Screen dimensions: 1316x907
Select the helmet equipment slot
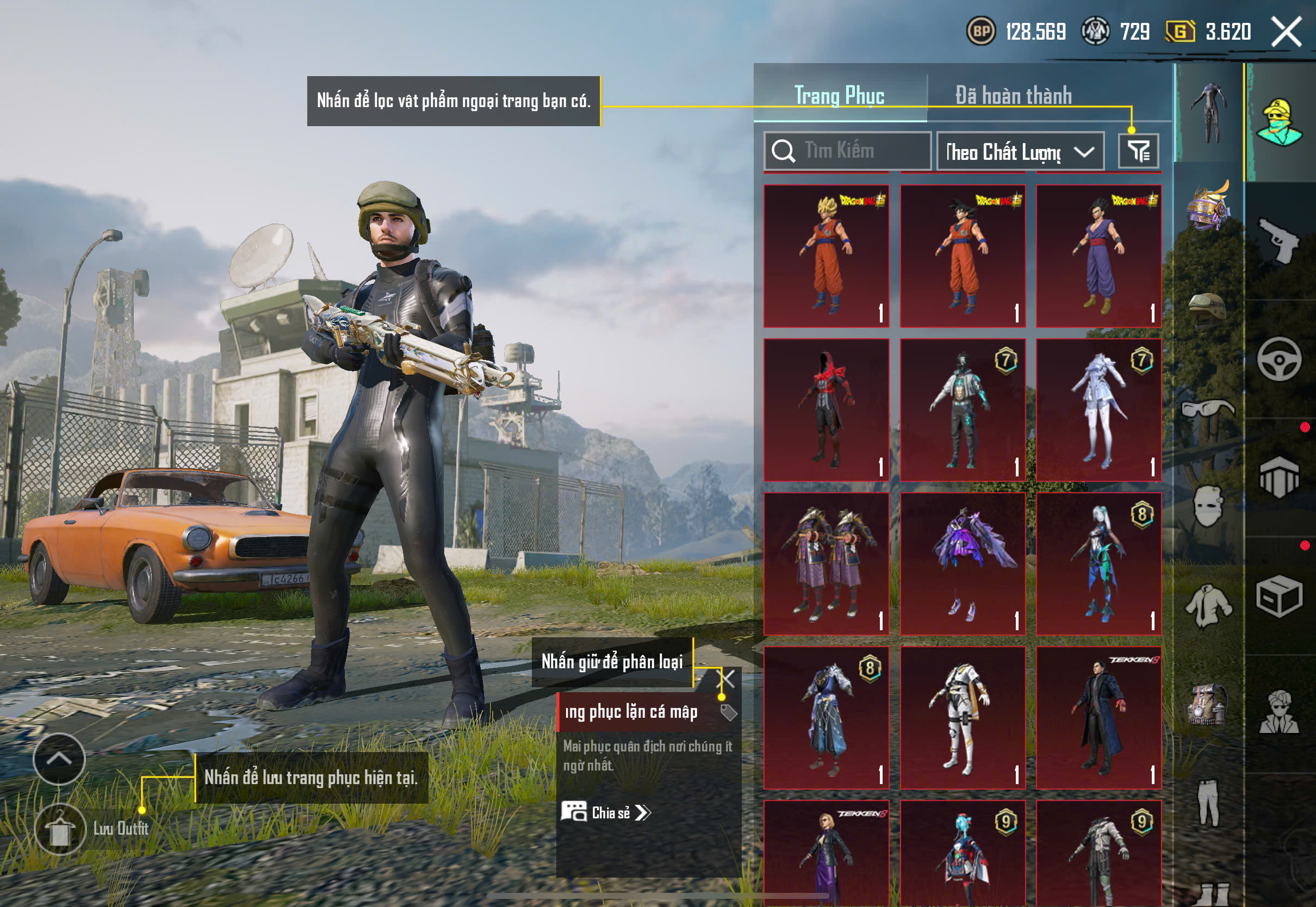pyautogui.click(x=1207, y=310)
